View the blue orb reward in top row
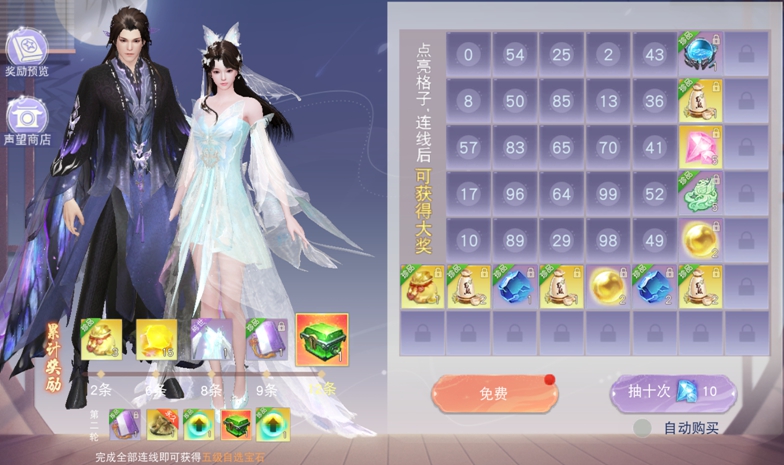The height and width of the screenshot is (465, 784). (x=700, y=54)
